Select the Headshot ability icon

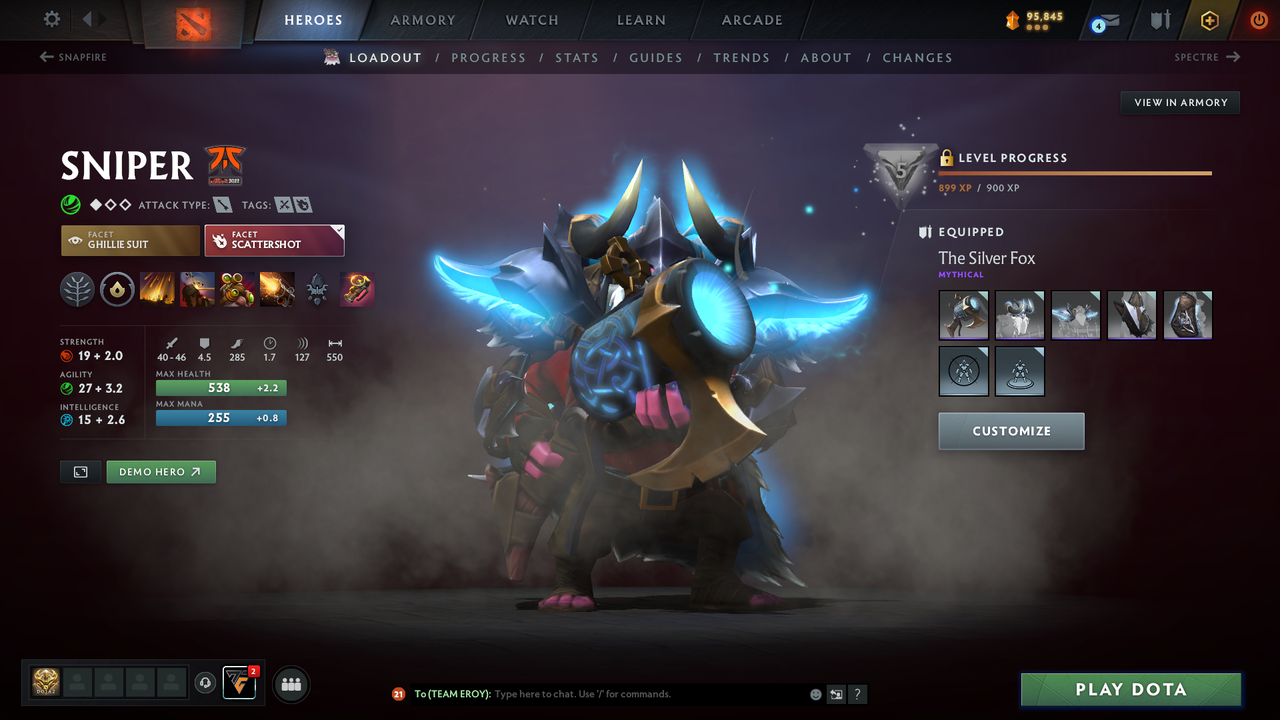coord(196,290)
